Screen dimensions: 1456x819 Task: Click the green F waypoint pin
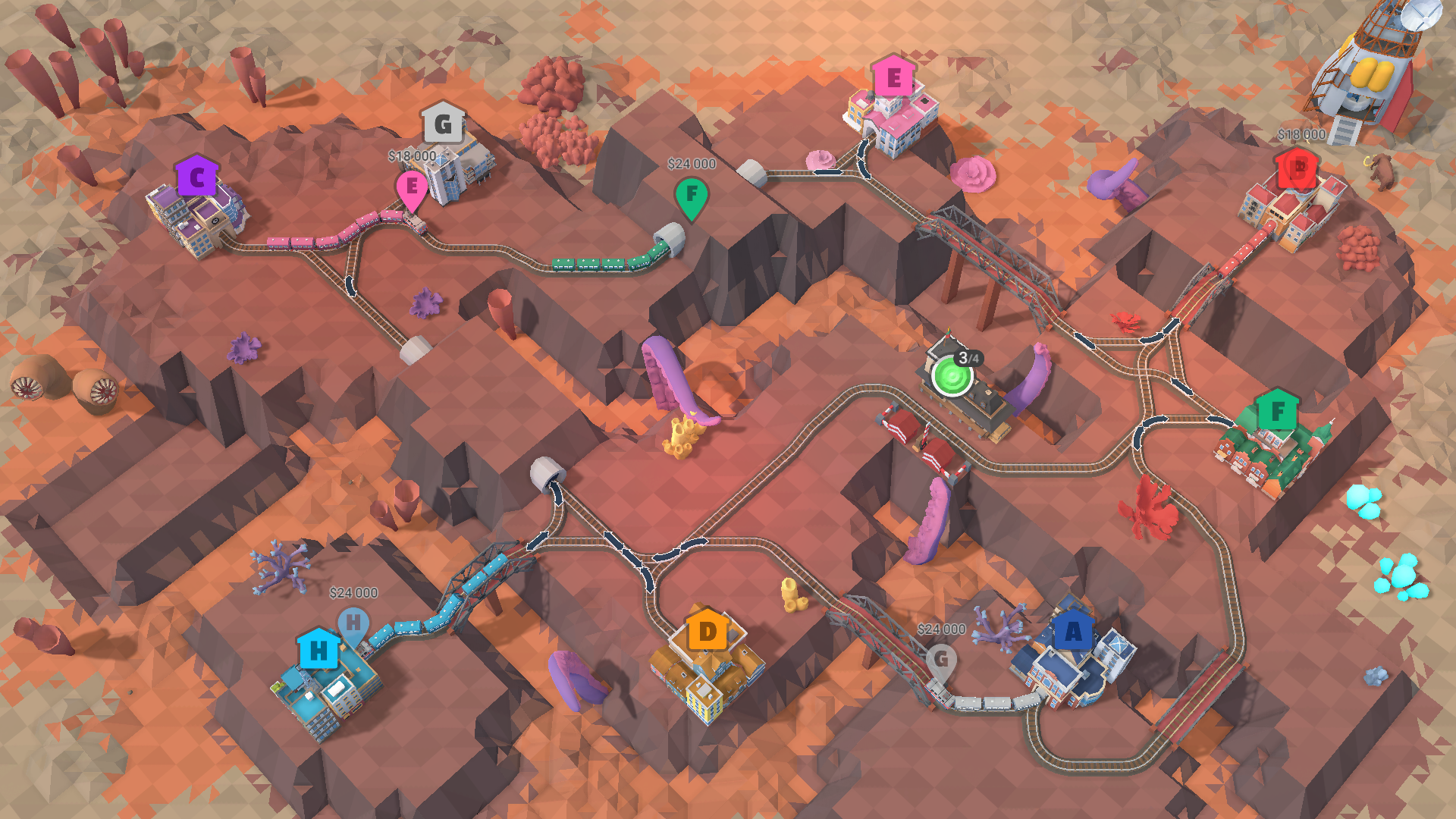click(691, 195)
